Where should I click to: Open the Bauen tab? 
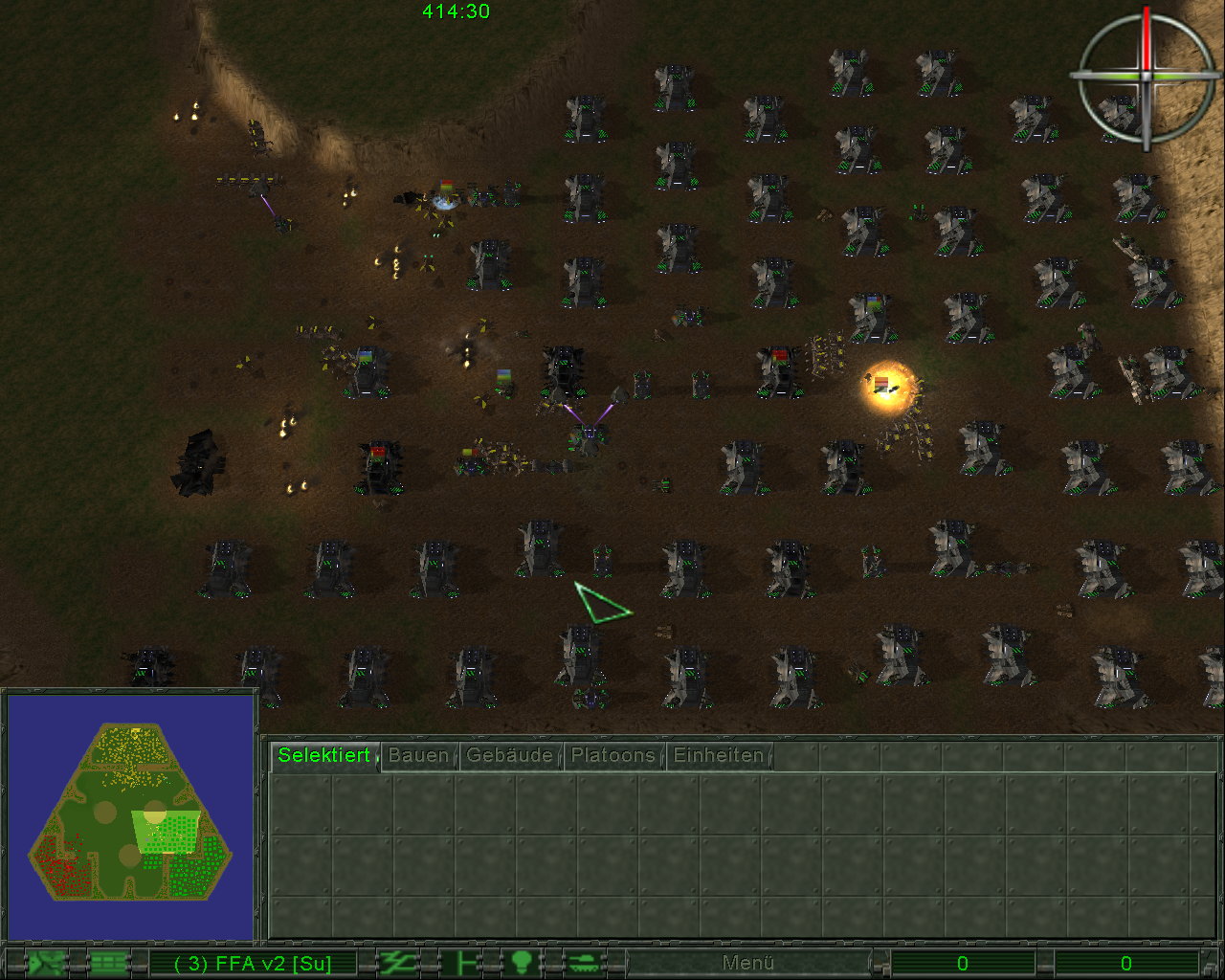418,755
